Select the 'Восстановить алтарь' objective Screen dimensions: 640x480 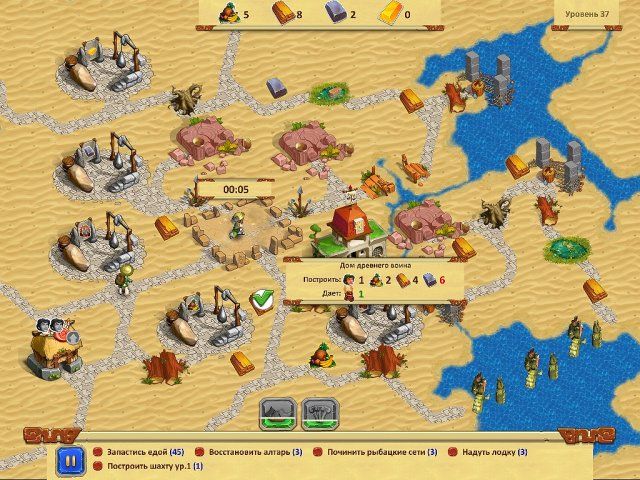[x=252, y=452]
